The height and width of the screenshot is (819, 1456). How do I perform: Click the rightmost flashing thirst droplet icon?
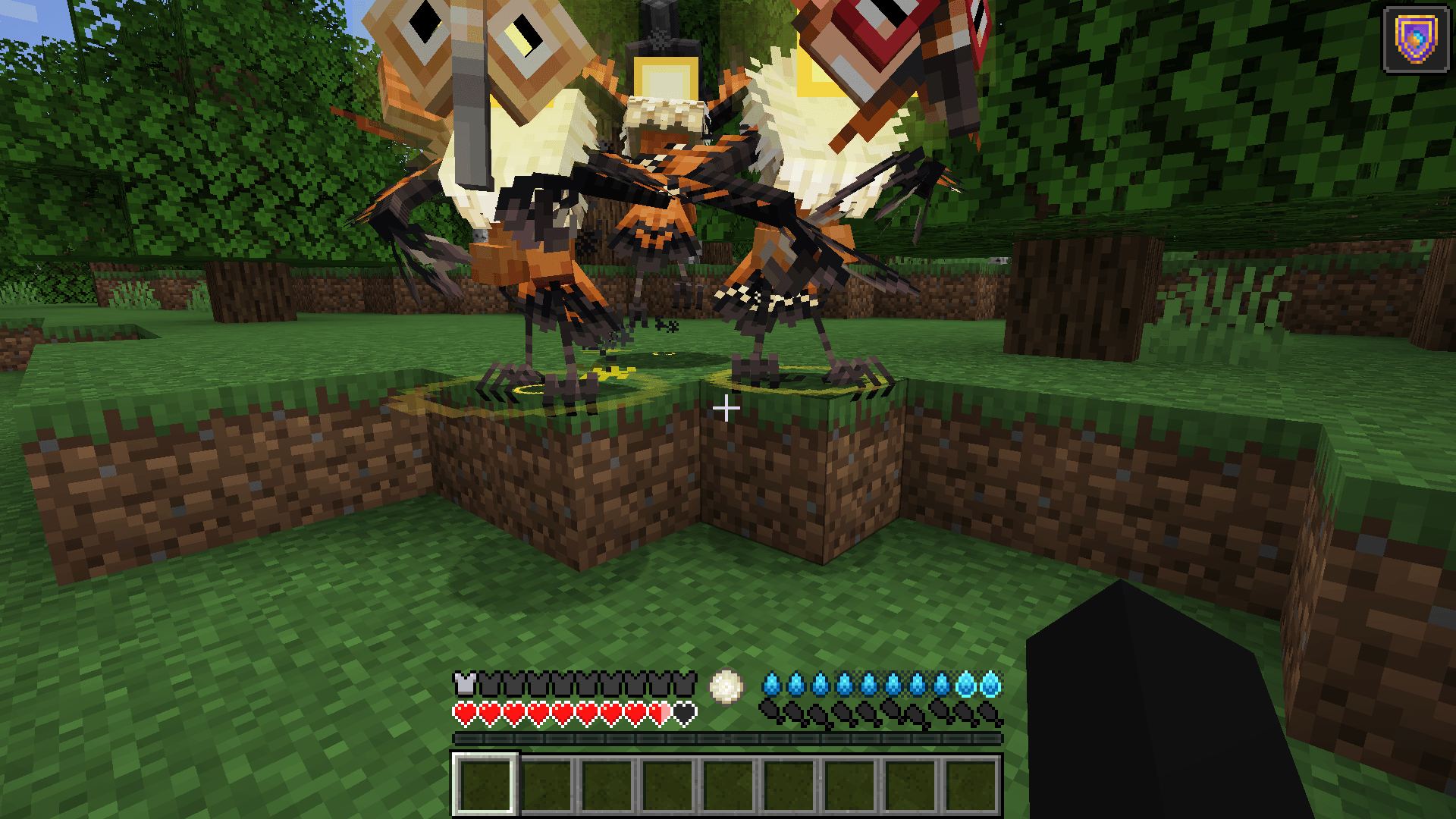tap(990, 682)
